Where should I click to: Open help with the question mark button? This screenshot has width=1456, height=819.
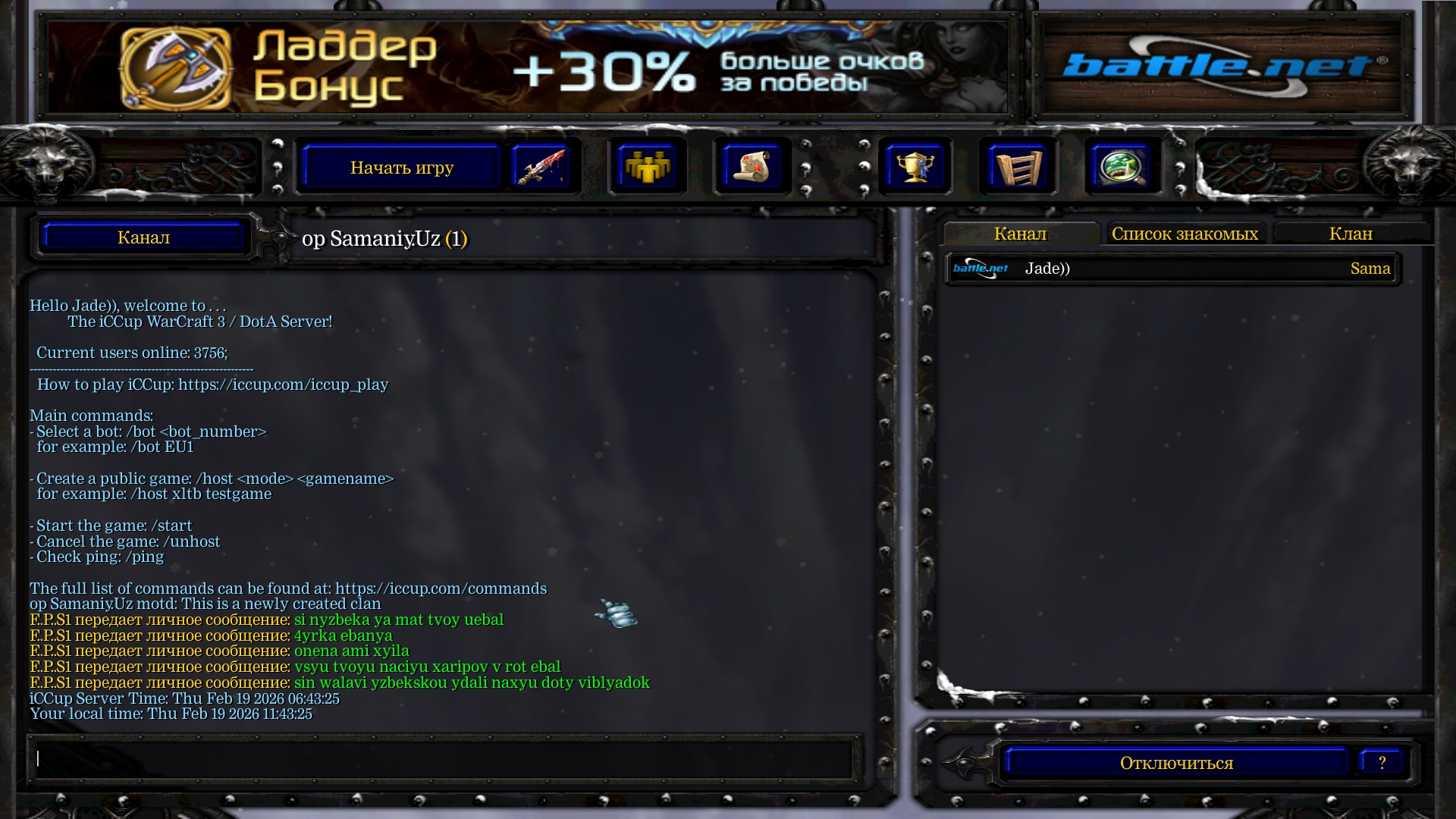point(1382,763)
